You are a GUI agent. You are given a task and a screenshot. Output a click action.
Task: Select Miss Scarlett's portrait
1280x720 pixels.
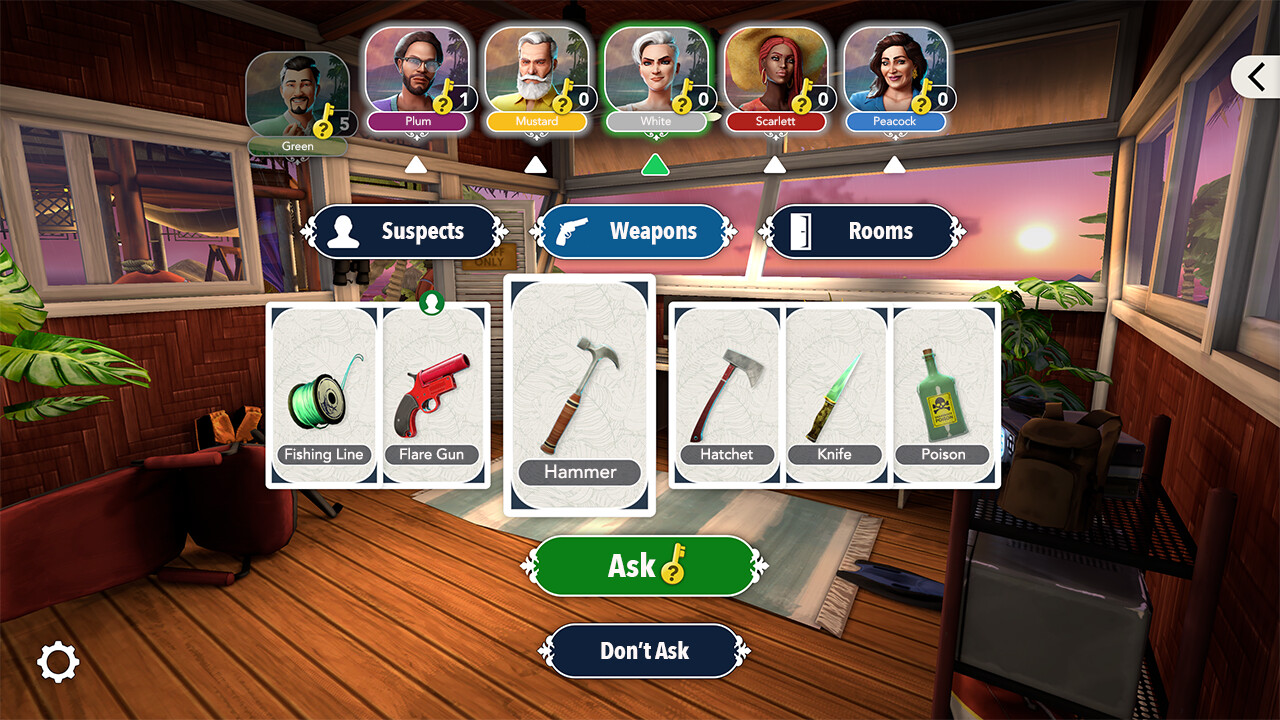pos(776,70)
